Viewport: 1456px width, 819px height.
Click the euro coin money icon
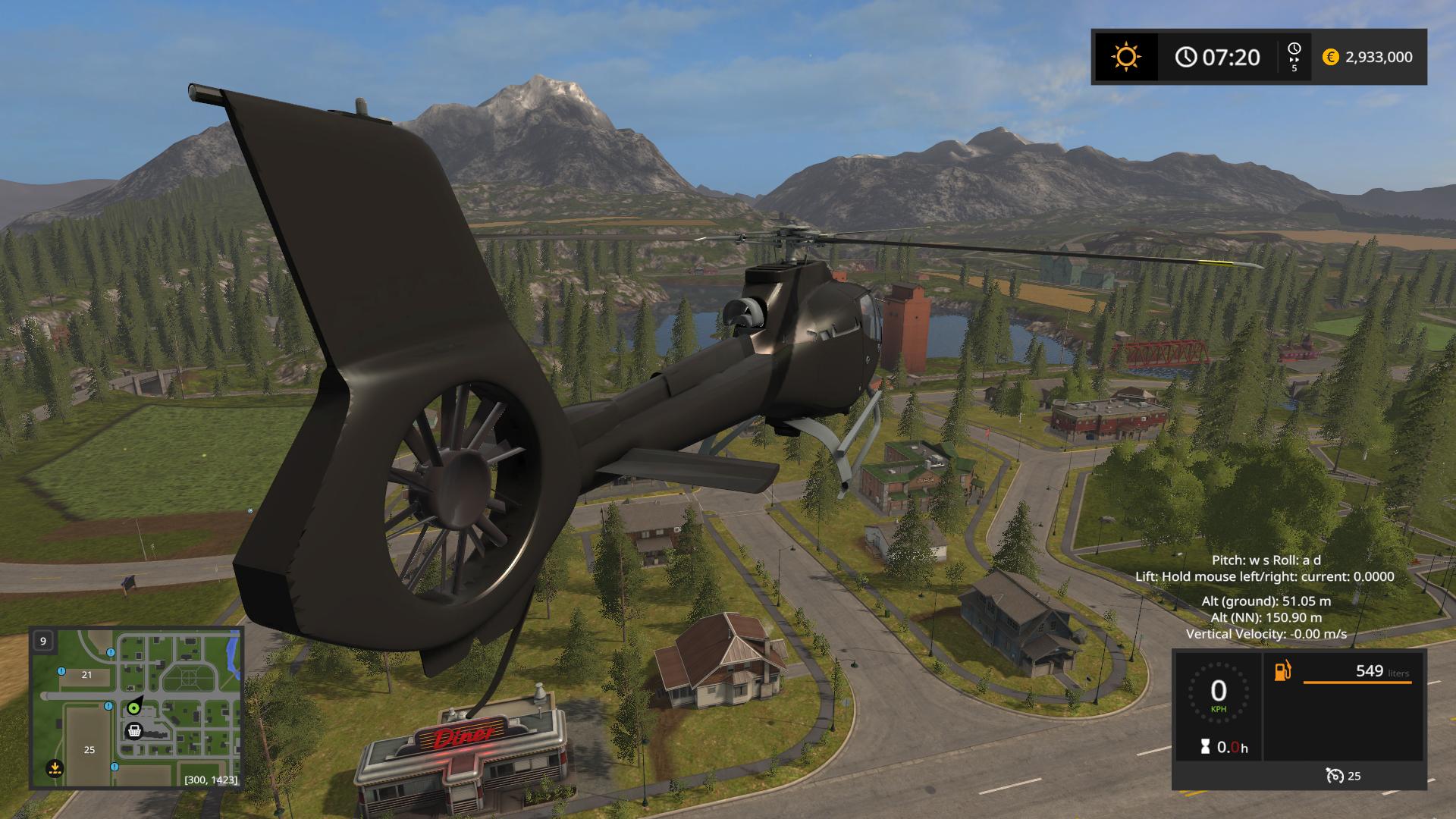click(x=1330, y=57)
